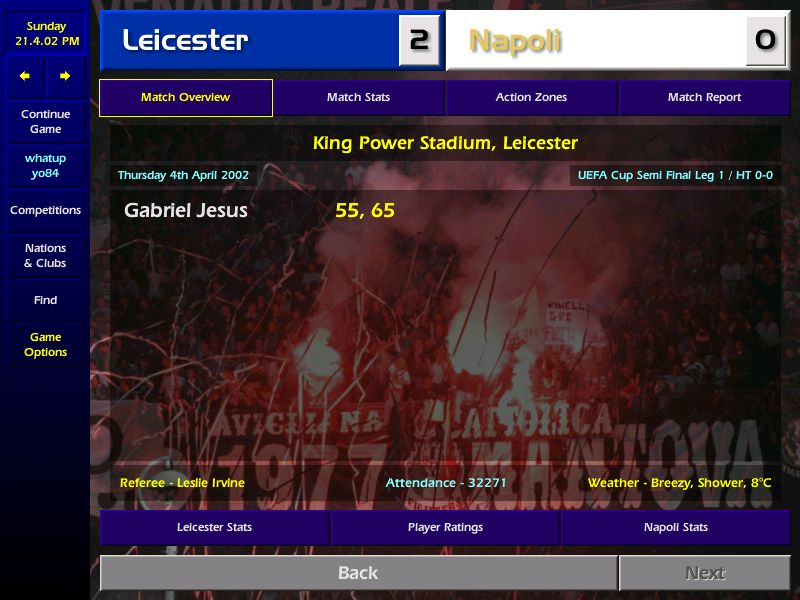Click the Leicester team name header

click(x=250, y=41)
